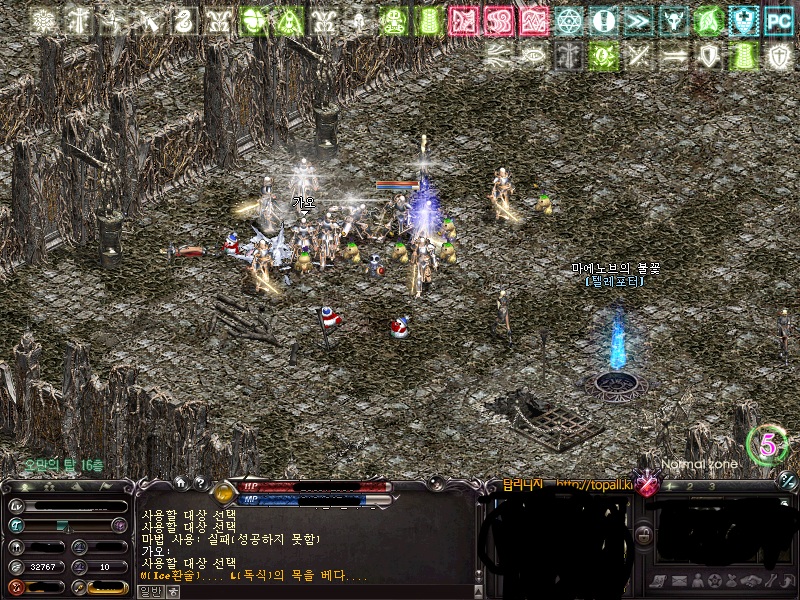The image size is (800, 600).
Task: Click the pentagram circle menu icon
Action: pyautogui.click(x=715, y=581)
